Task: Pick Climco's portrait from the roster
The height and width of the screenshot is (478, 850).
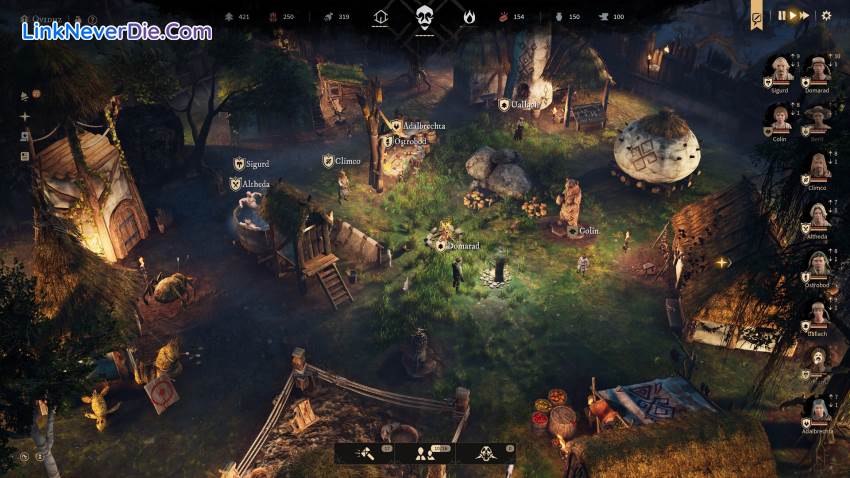Action: [819, 166]
